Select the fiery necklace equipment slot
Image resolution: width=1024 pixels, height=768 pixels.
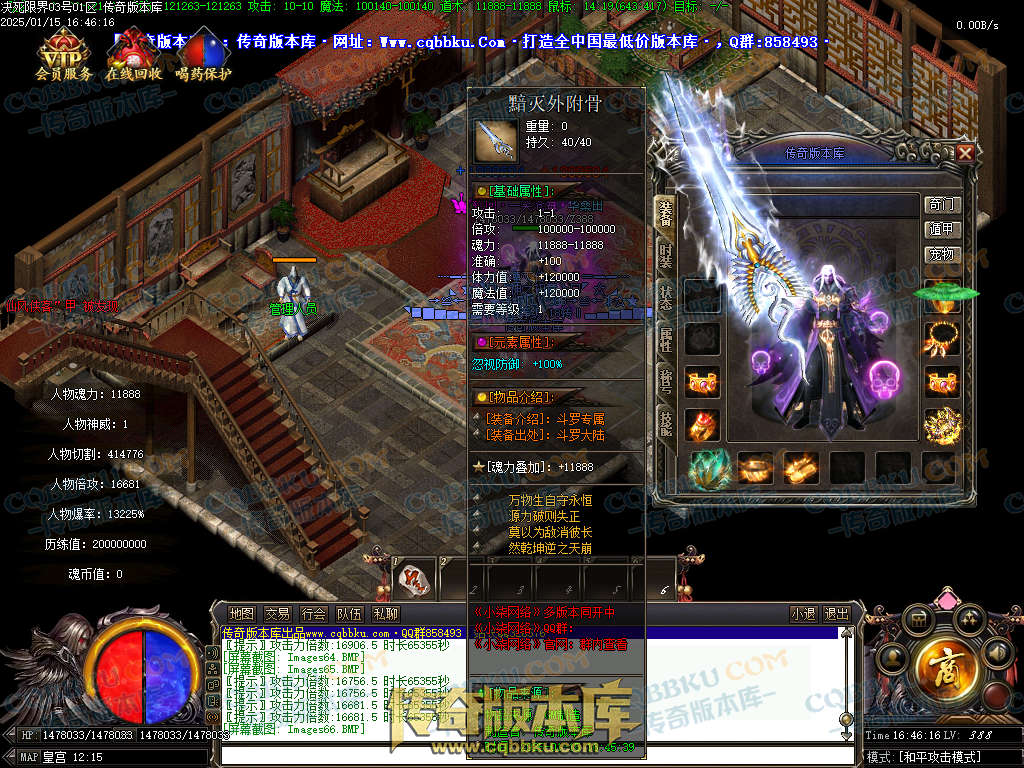click(x=941, y=335)
